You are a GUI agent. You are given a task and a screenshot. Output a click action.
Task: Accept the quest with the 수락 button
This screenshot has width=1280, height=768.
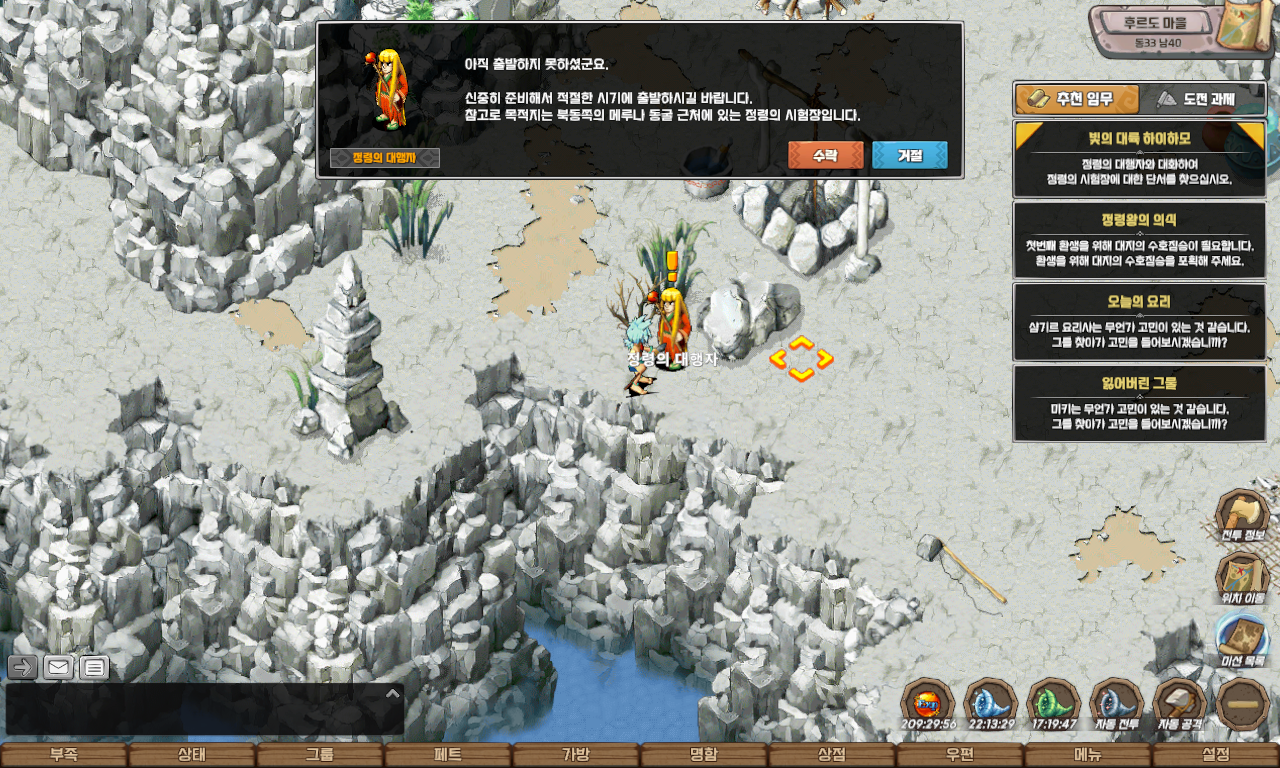tap(825, 156)
